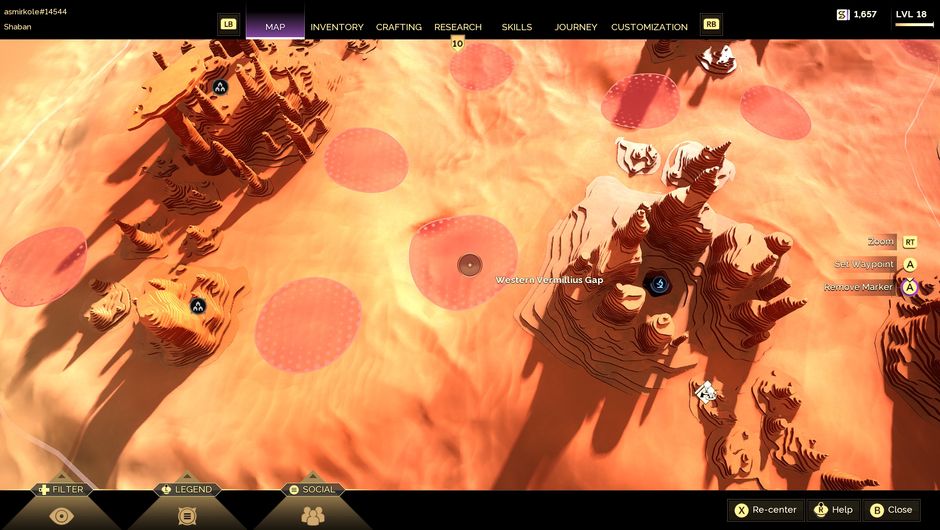
Task: Switch to the Customization tab
Action: (x=649, y=27)
